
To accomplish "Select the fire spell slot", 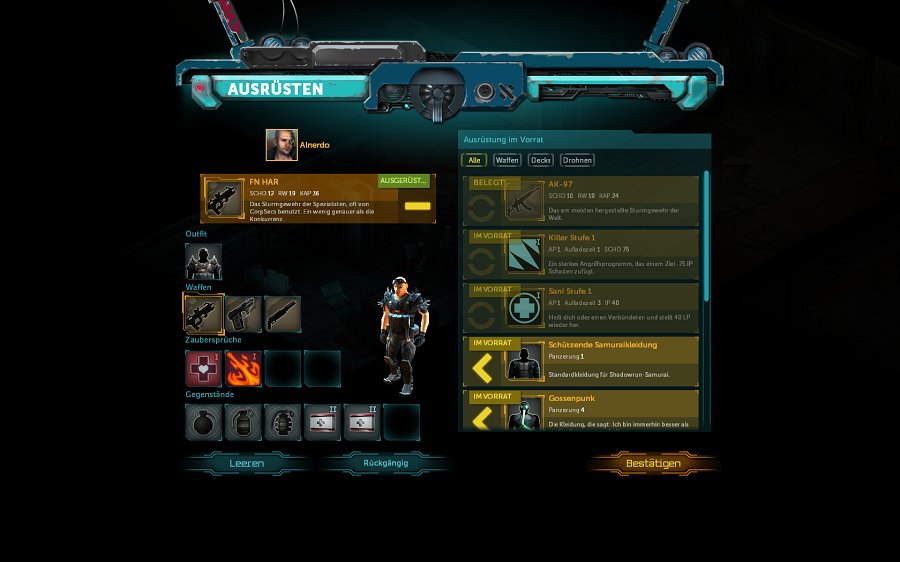I will pos(243,368).
